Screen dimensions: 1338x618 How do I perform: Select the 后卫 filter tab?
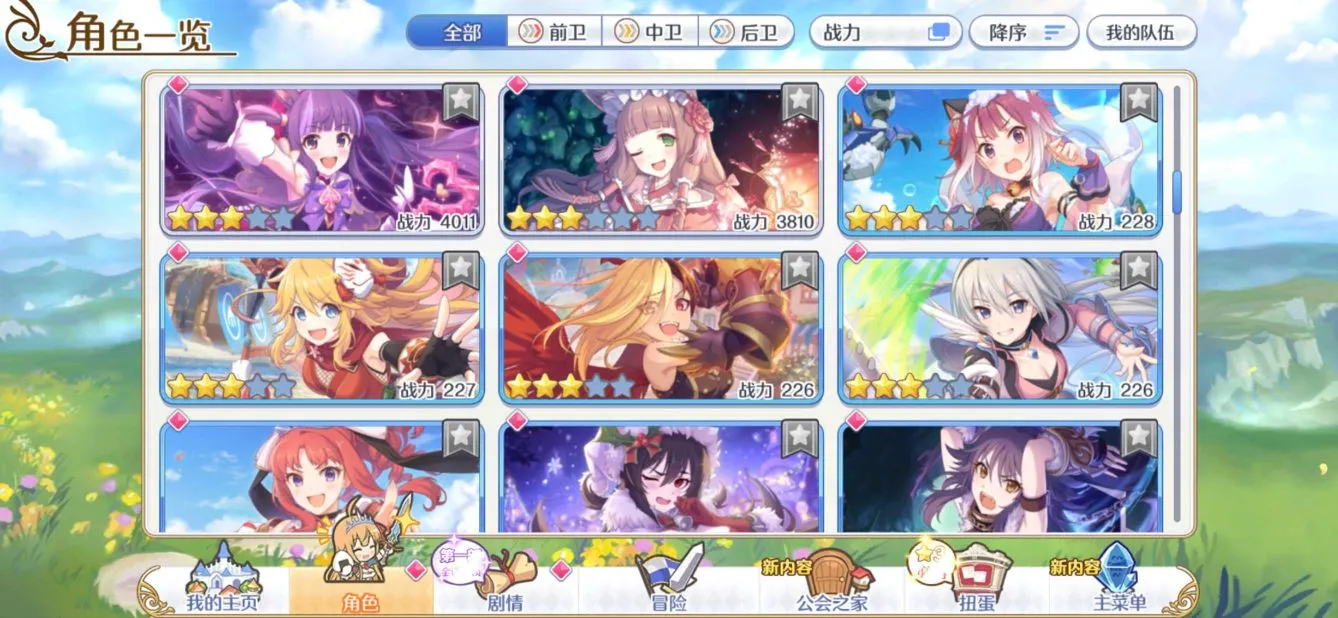coord(745,32)
